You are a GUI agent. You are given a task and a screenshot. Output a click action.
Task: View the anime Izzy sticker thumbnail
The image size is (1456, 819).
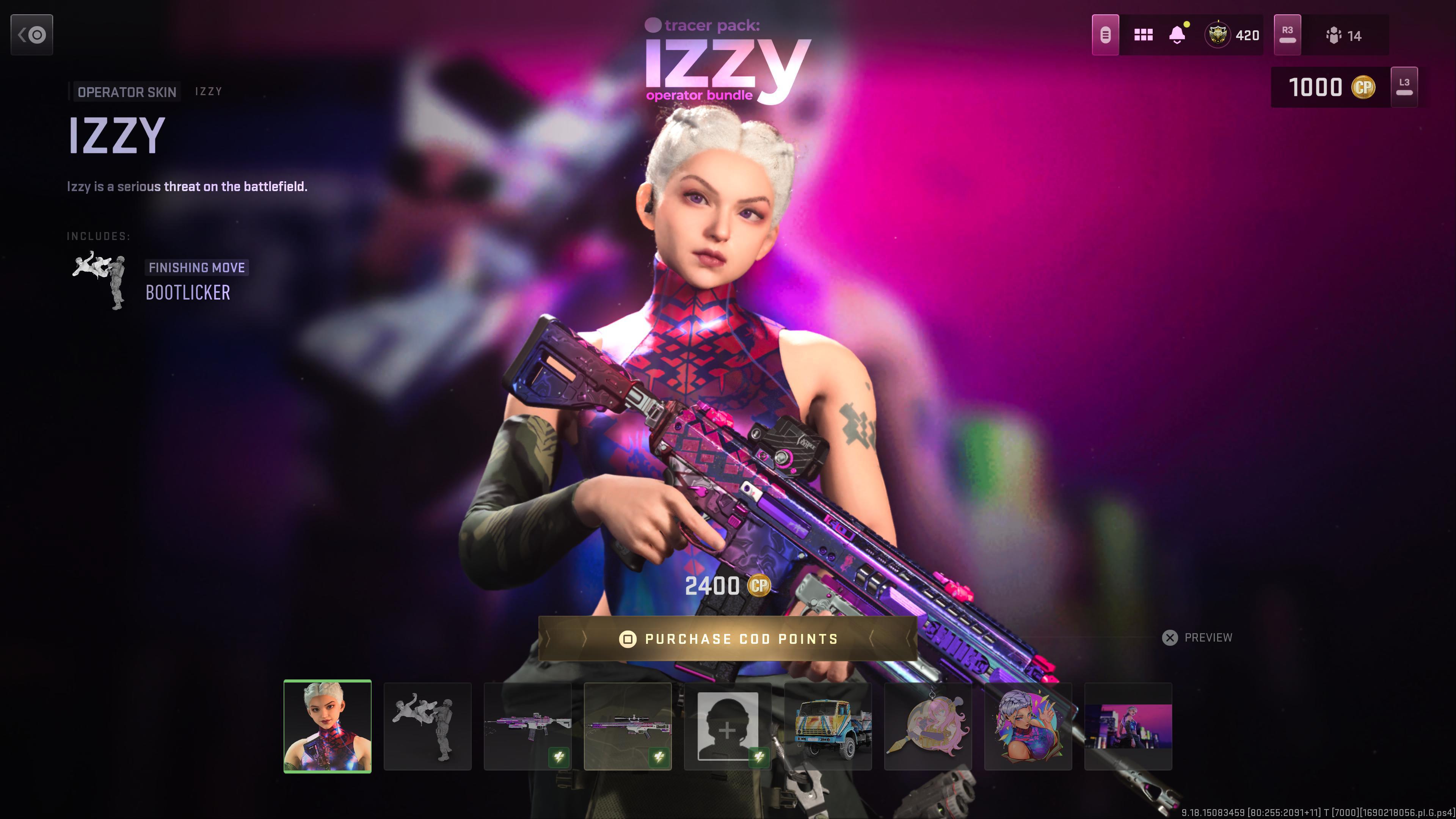click(x=1028, y=726)
